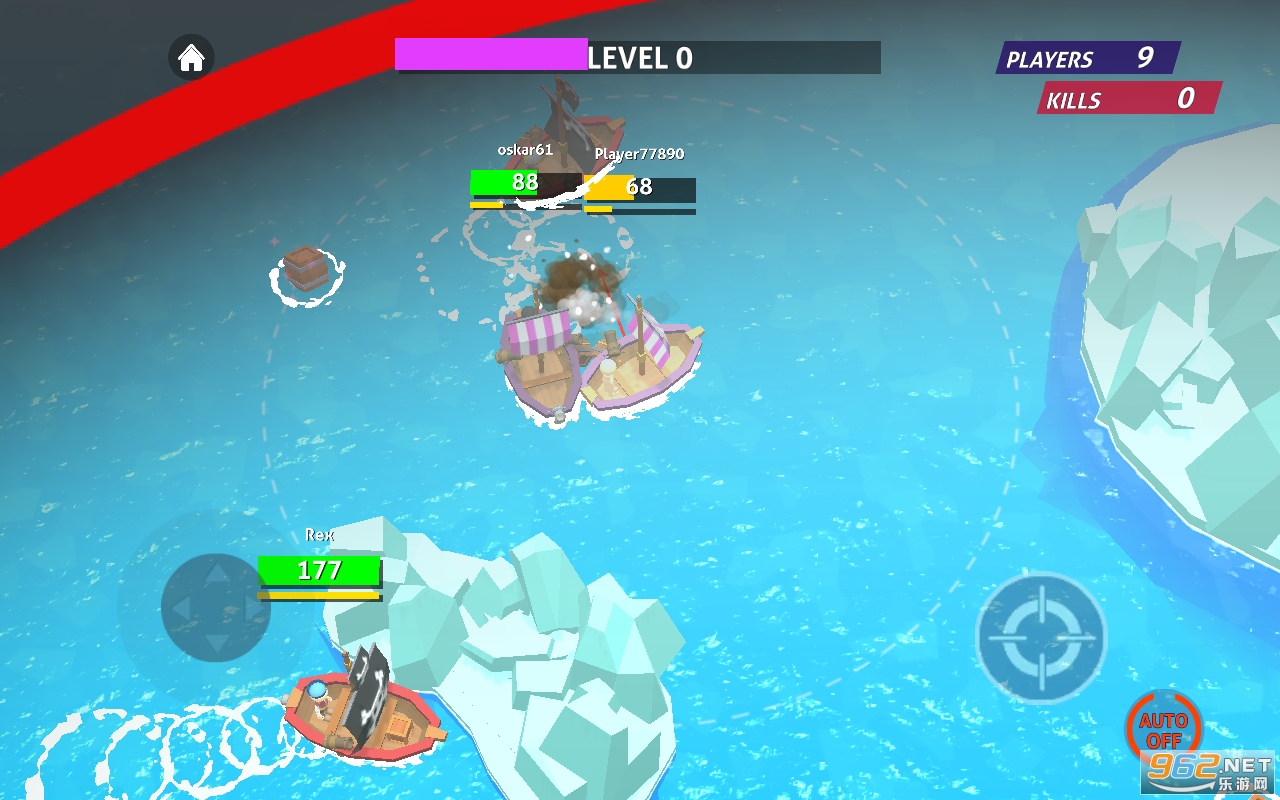
Task: Toggle the AUTO OFF fire switch
Action: click(1163, 727)
